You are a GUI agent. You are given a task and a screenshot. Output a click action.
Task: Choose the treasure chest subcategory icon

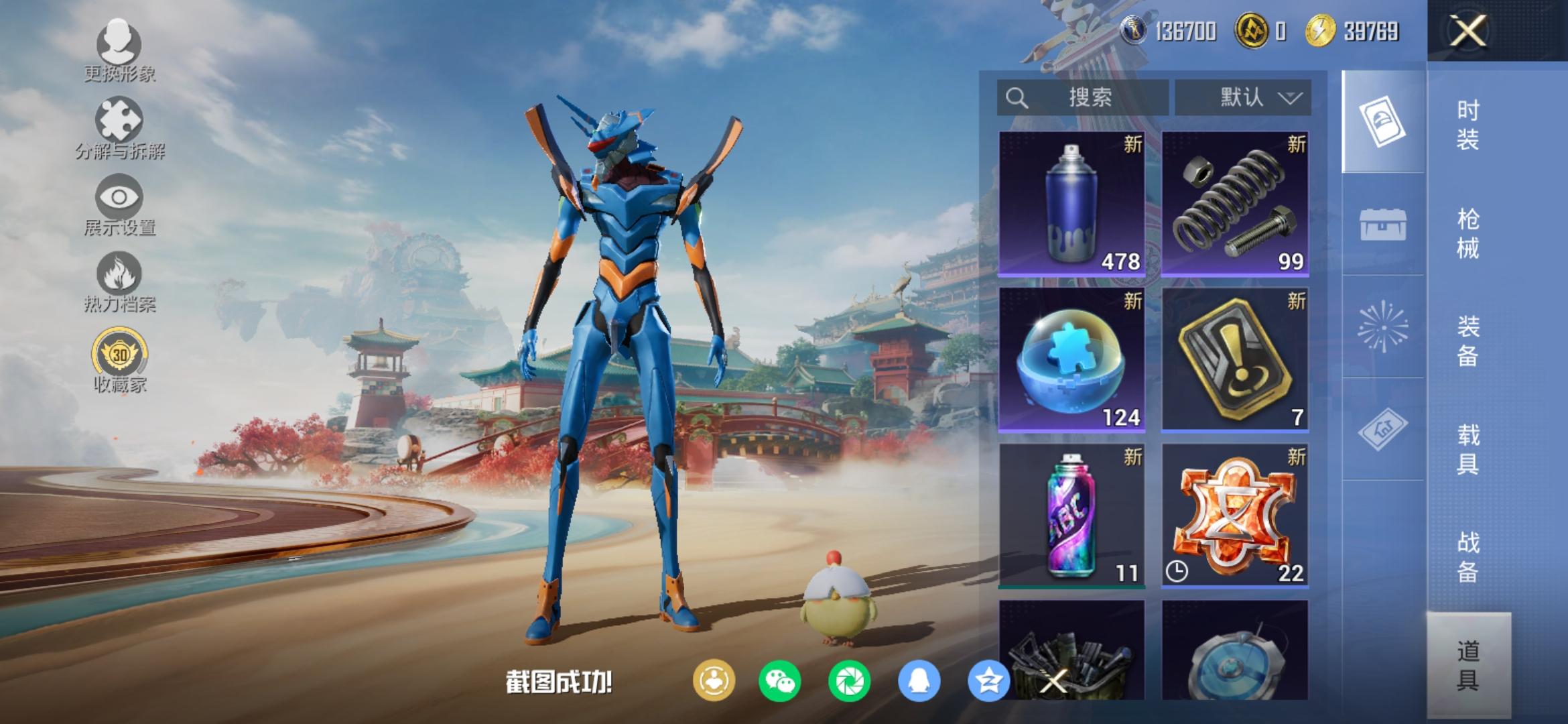tap(1382, 225)
